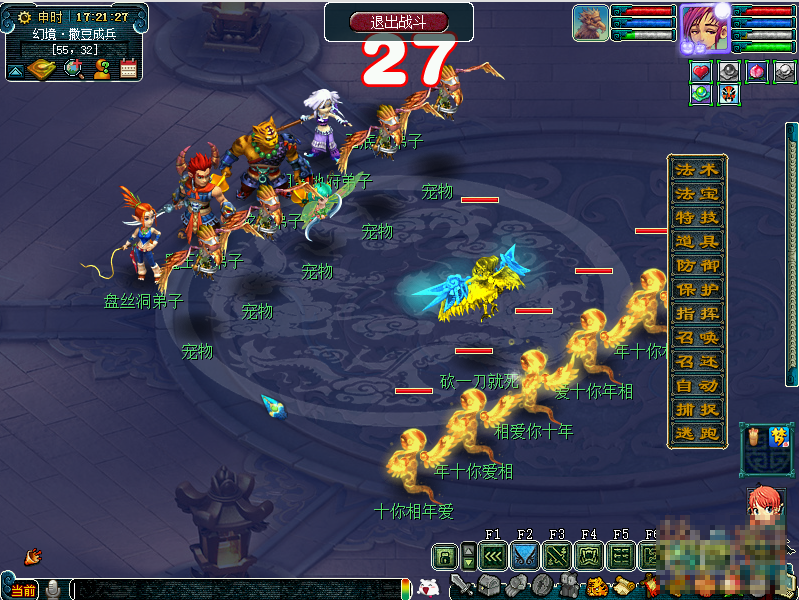The width and height of the screenshot is (799, 600).
Task: Select the 逃跑 flee command
Action: [x=697, y=434]
